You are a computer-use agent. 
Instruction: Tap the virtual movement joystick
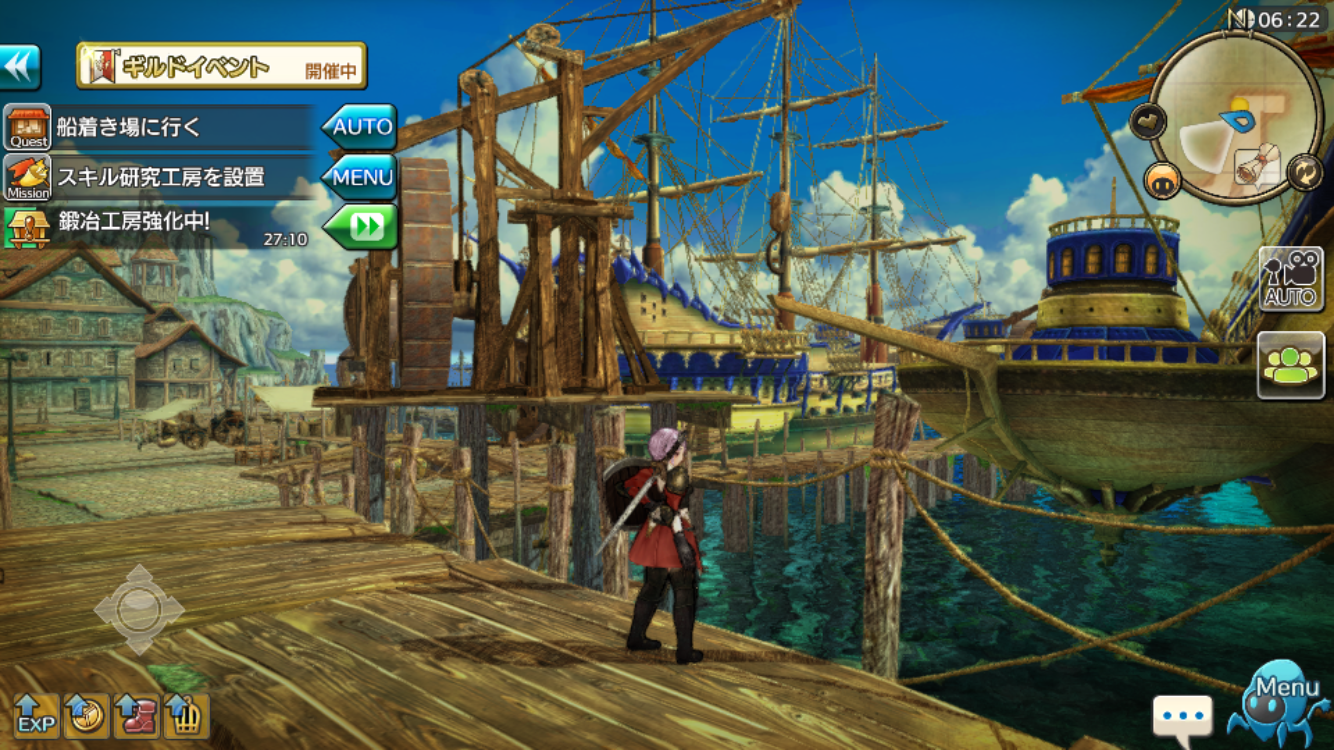(139, 609)
